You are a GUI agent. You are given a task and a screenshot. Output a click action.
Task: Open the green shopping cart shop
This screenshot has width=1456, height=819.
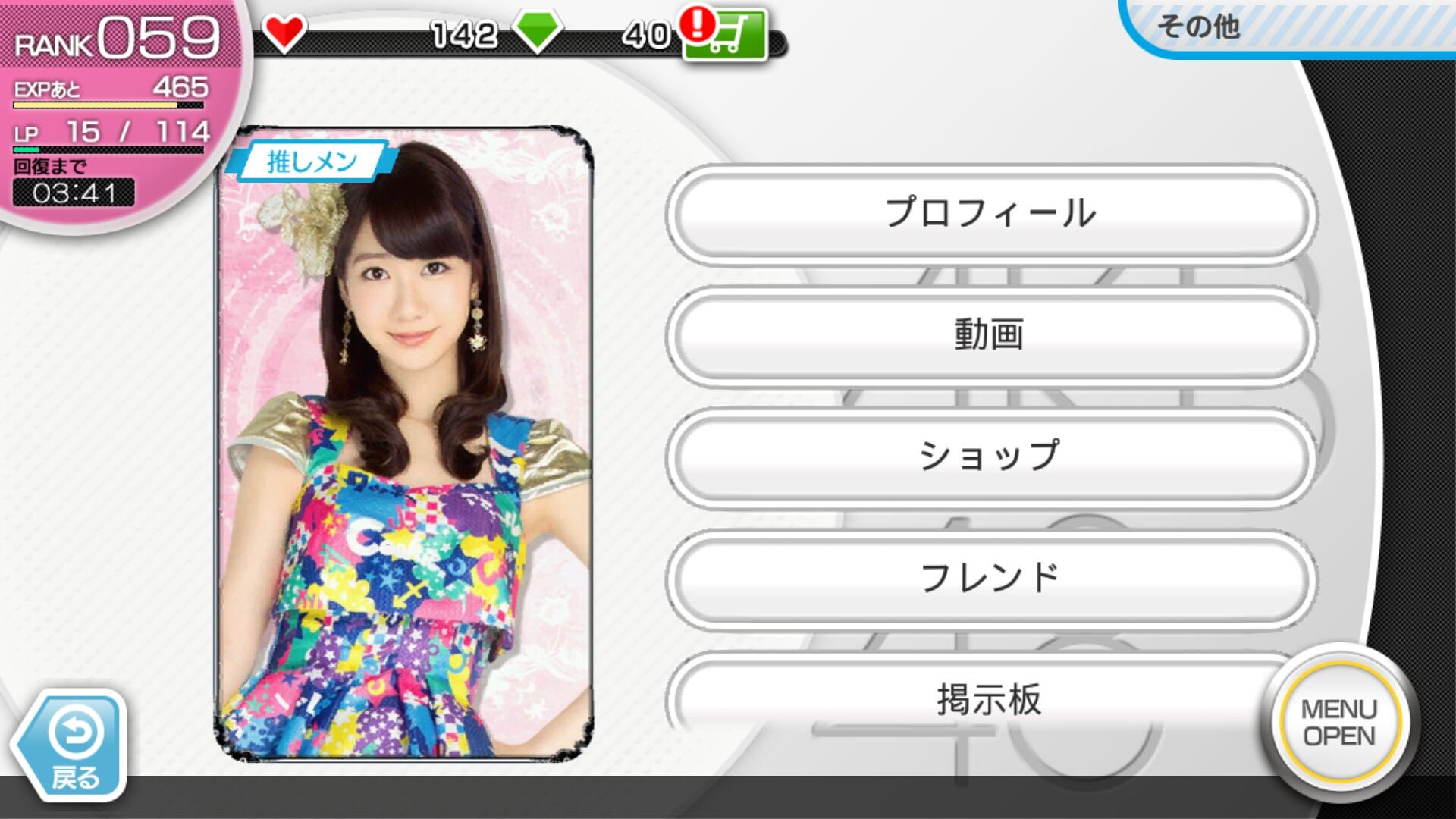pyautogui.click(x=724, y=36)
